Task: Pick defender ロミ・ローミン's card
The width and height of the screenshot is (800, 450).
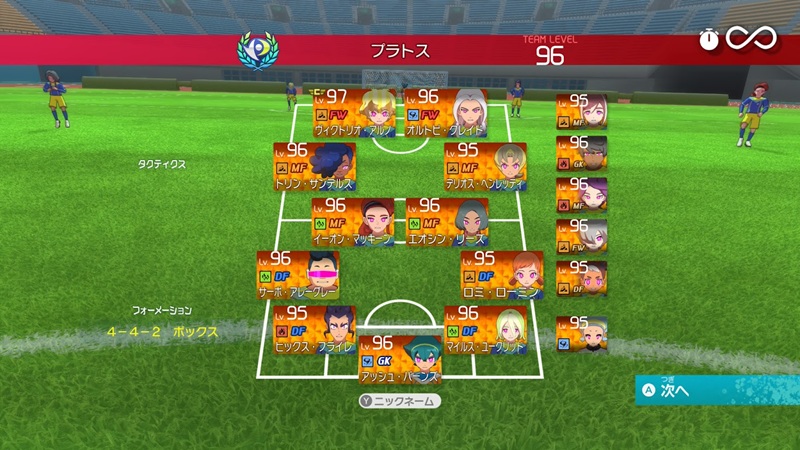Action: pos(502,274)
